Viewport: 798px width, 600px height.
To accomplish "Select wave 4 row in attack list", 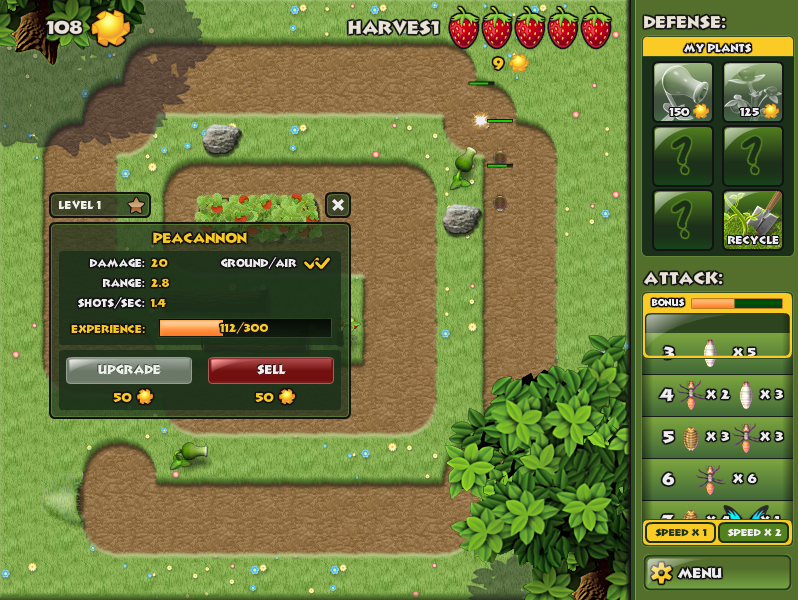I will click(717, 395).
